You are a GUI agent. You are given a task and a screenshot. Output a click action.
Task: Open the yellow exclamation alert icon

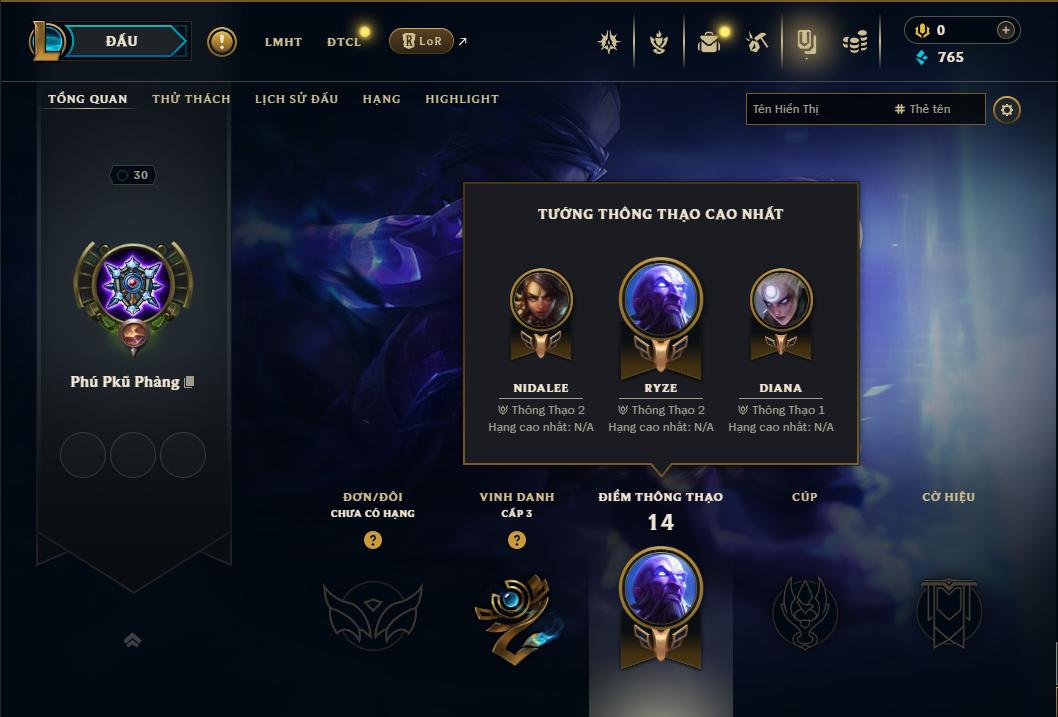222,42
